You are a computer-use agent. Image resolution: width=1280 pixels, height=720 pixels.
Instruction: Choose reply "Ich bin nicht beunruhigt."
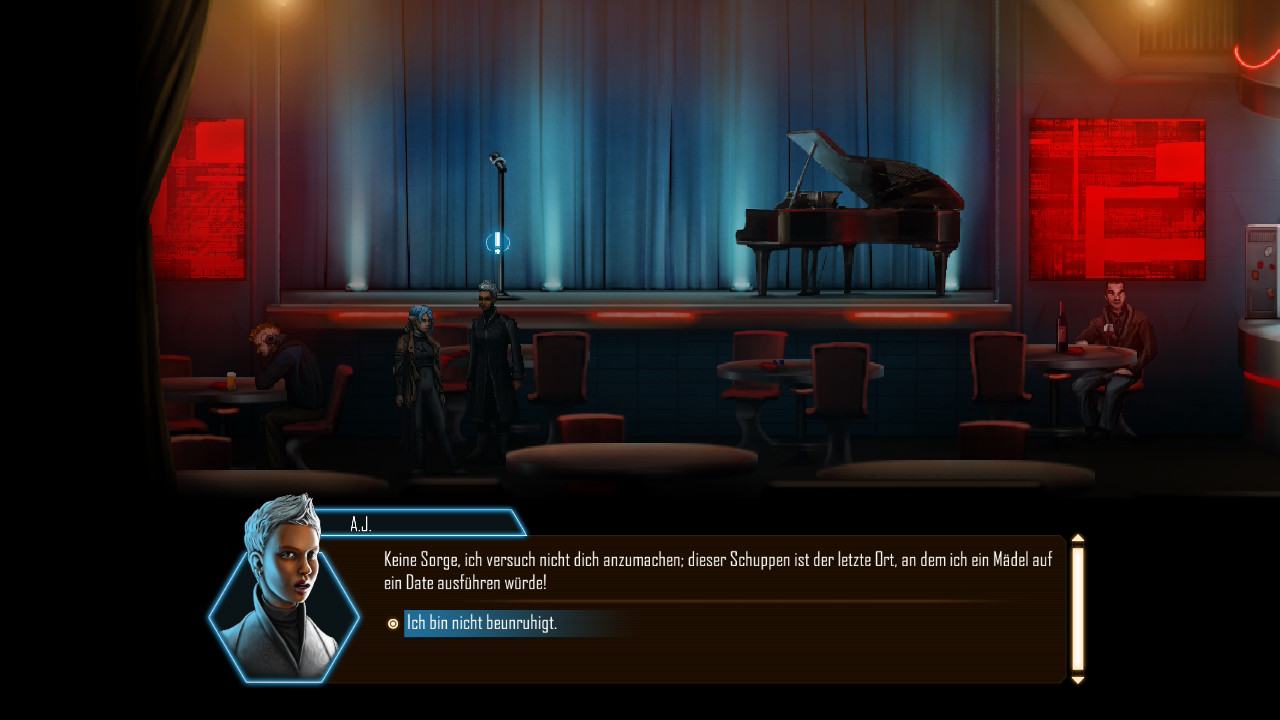point(482,624)
